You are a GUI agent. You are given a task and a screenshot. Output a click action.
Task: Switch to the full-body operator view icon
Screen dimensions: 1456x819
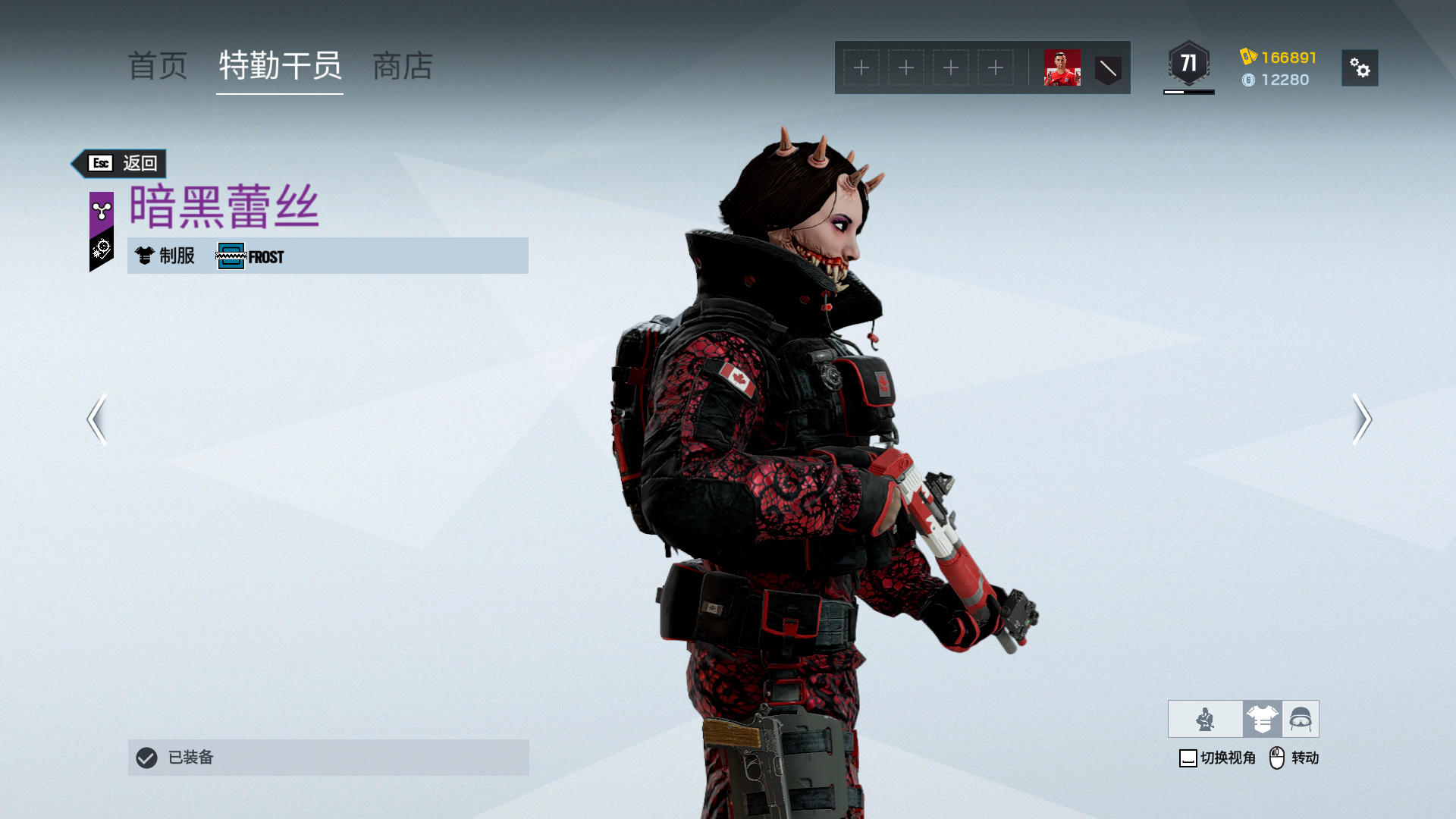pyautogui.click(x=1205, y=719)
